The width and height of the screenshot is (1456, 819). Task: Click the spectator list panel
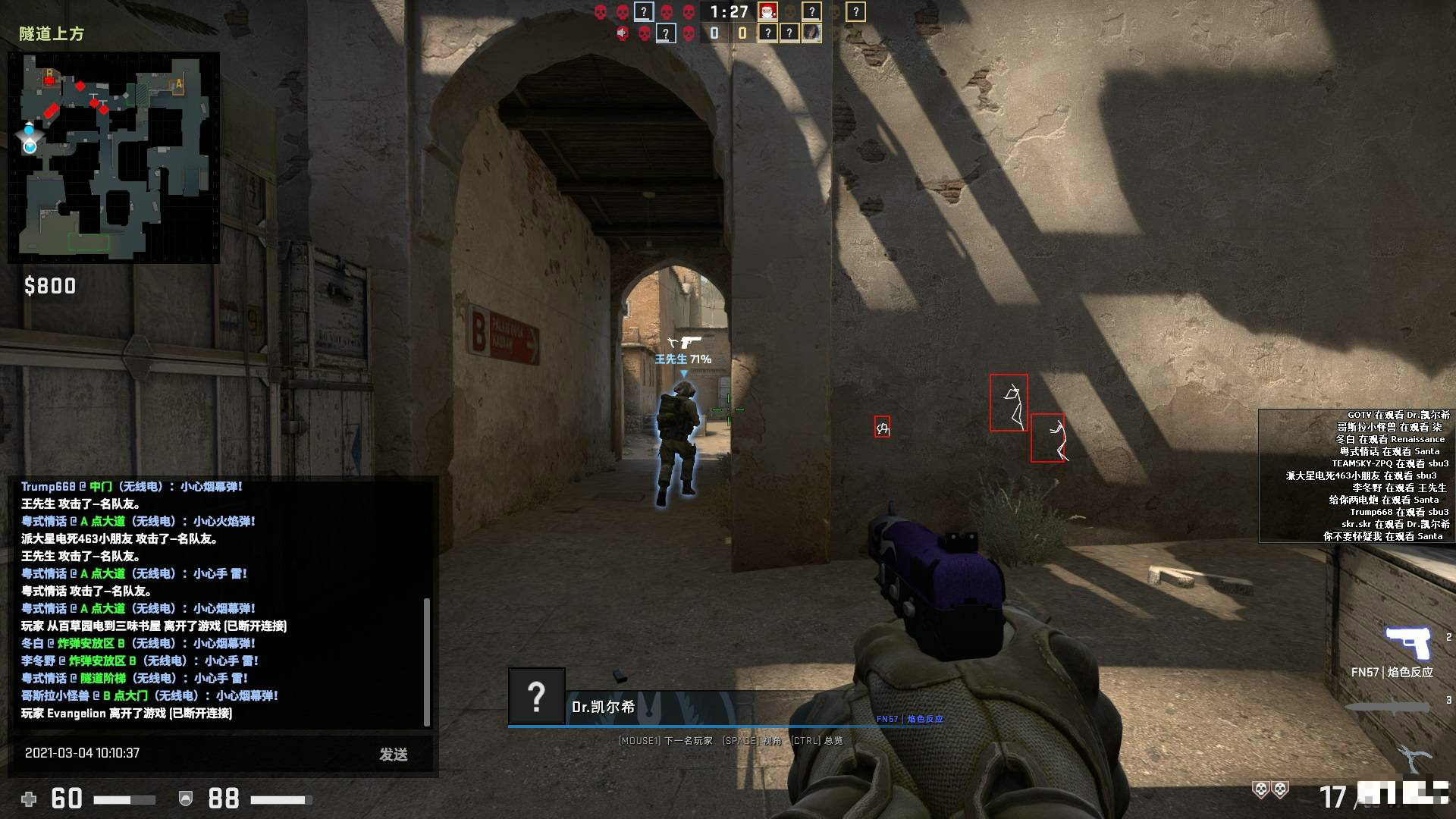1356,475
